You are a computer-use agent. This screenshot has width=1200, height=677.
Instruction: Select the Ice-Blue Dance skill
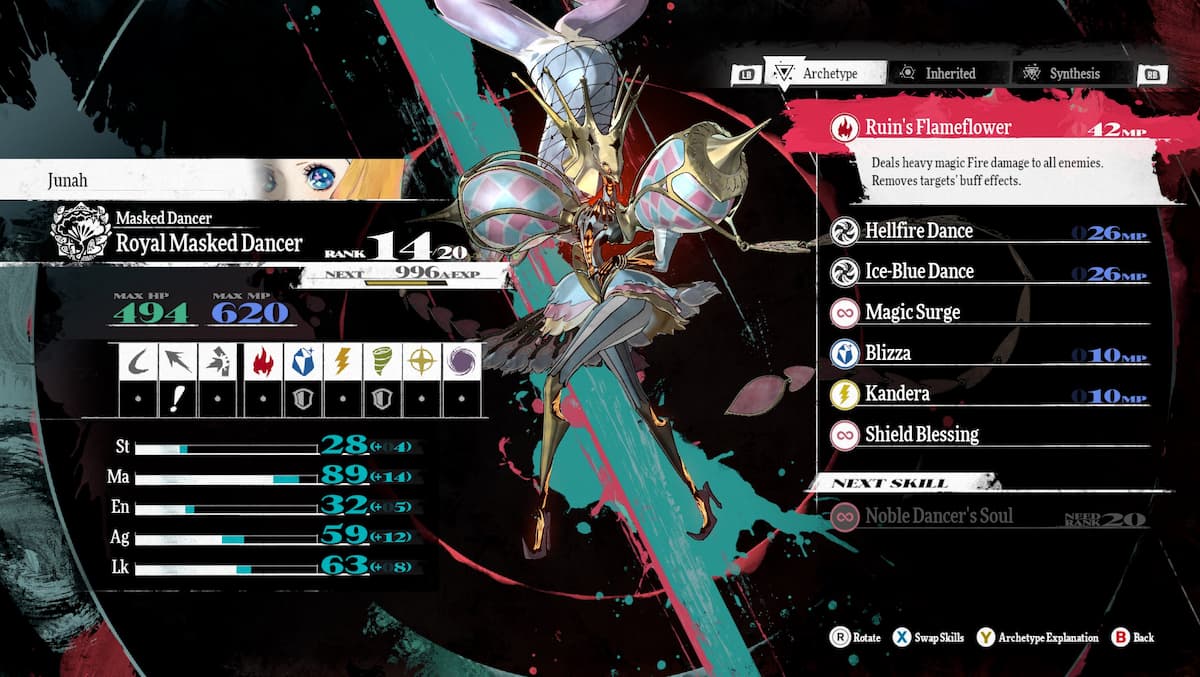(918, 272)
